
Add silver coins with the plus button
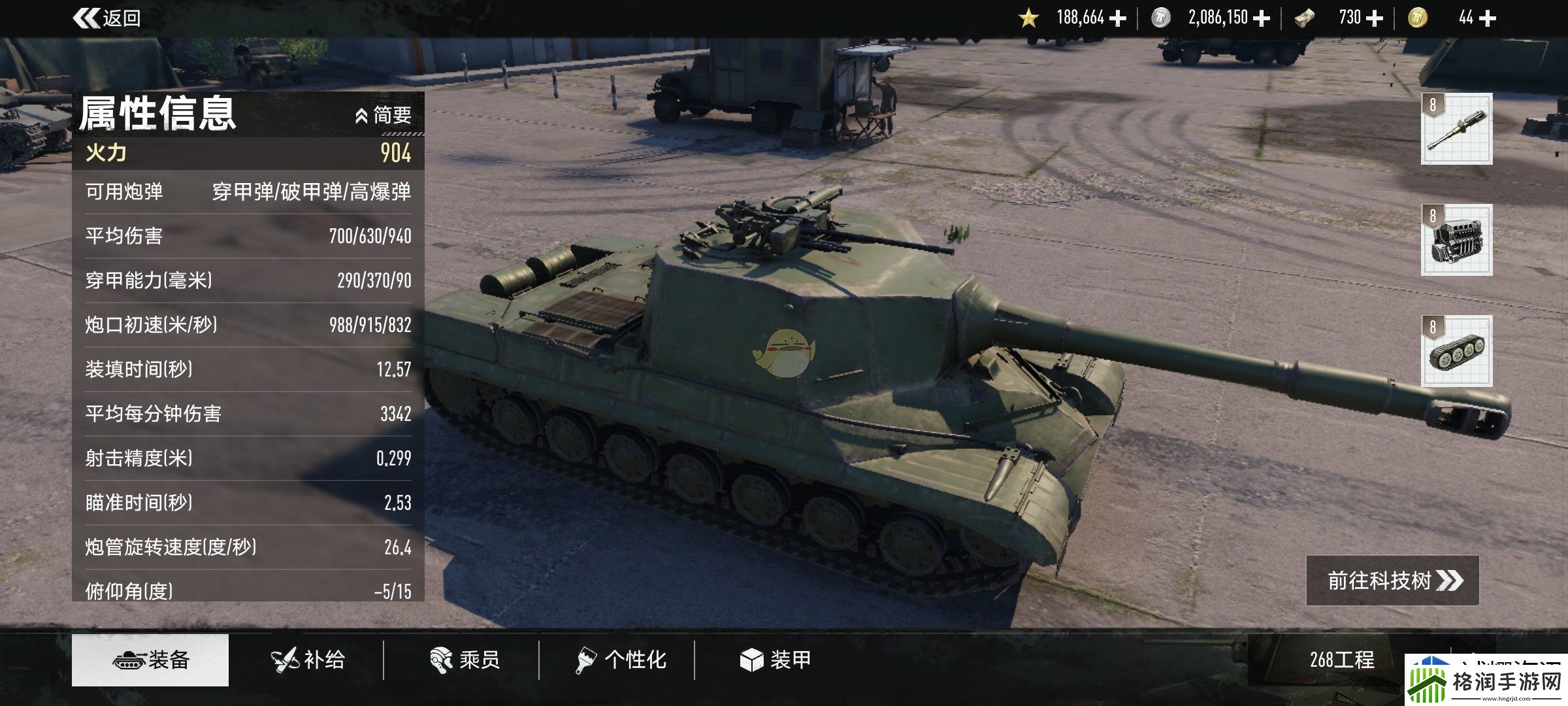click(1262, 18)
